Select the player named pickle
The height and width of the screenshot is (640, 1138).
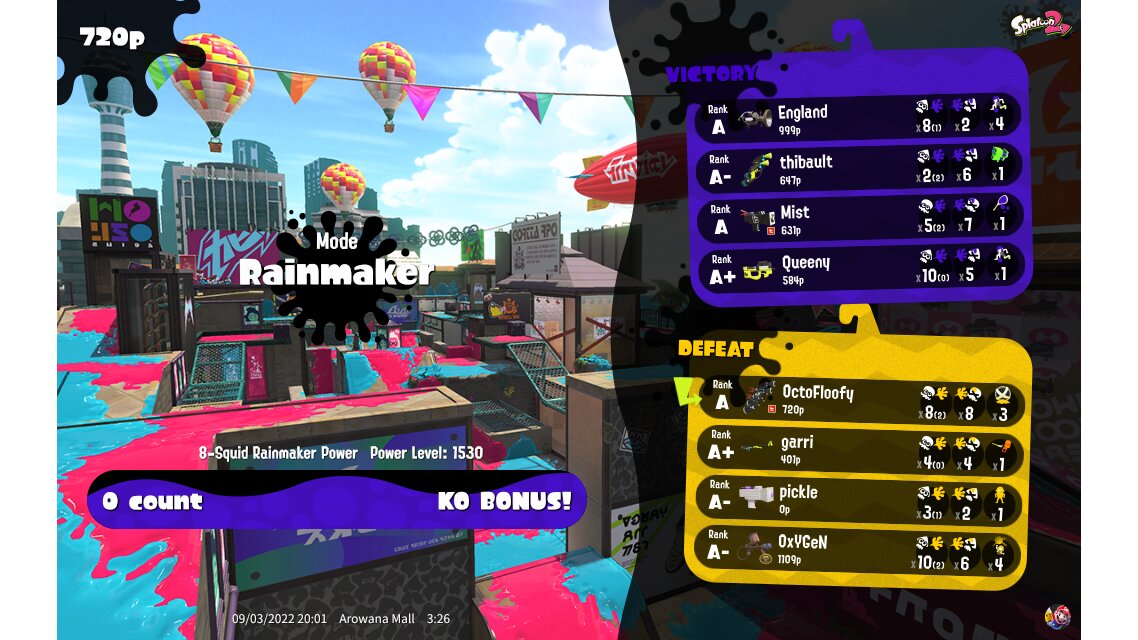tap(860, 498)
